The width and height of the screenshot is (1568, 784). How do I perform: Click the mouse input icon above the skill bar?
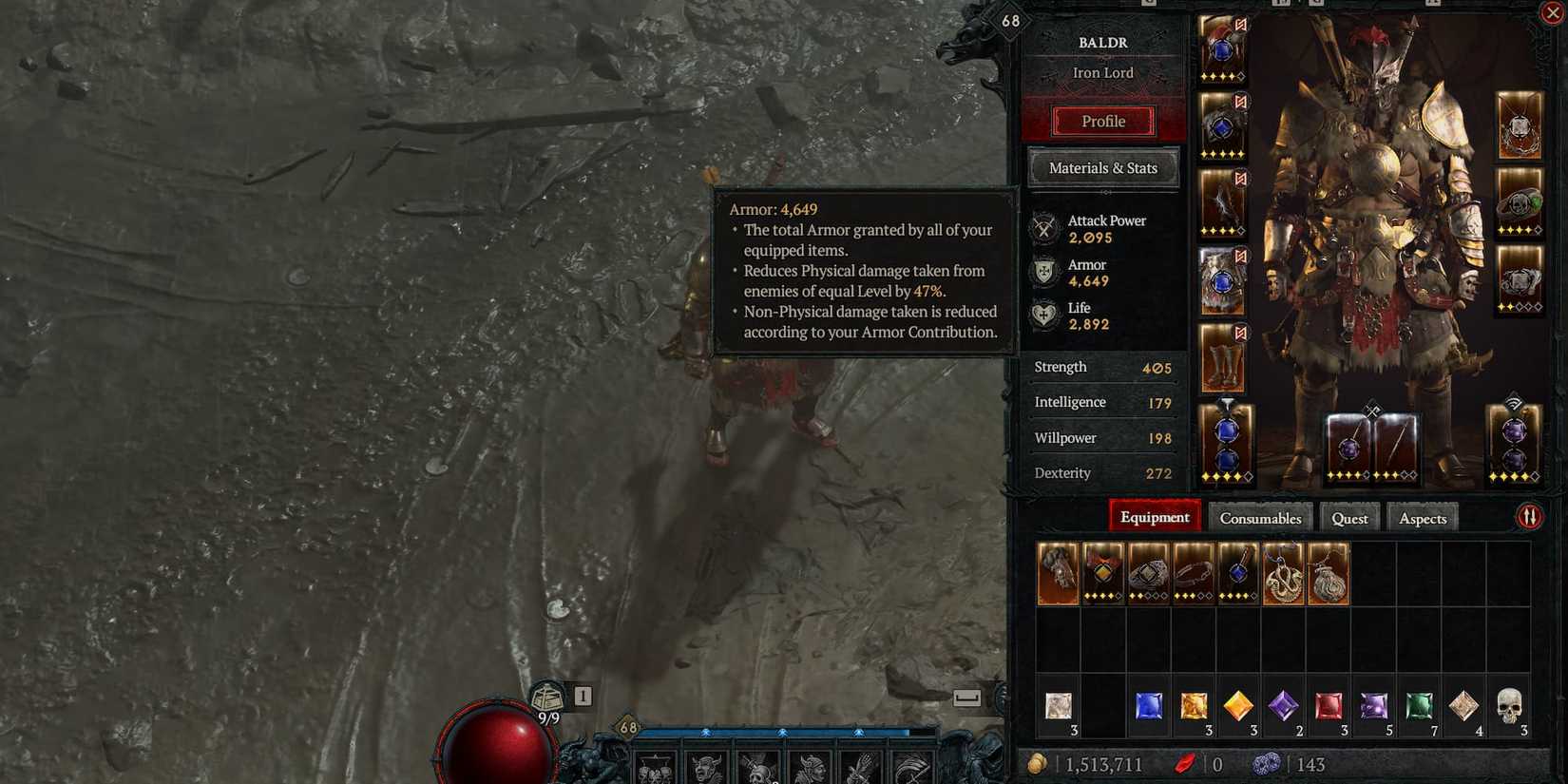pyautogui.click(x=967, y=696)
